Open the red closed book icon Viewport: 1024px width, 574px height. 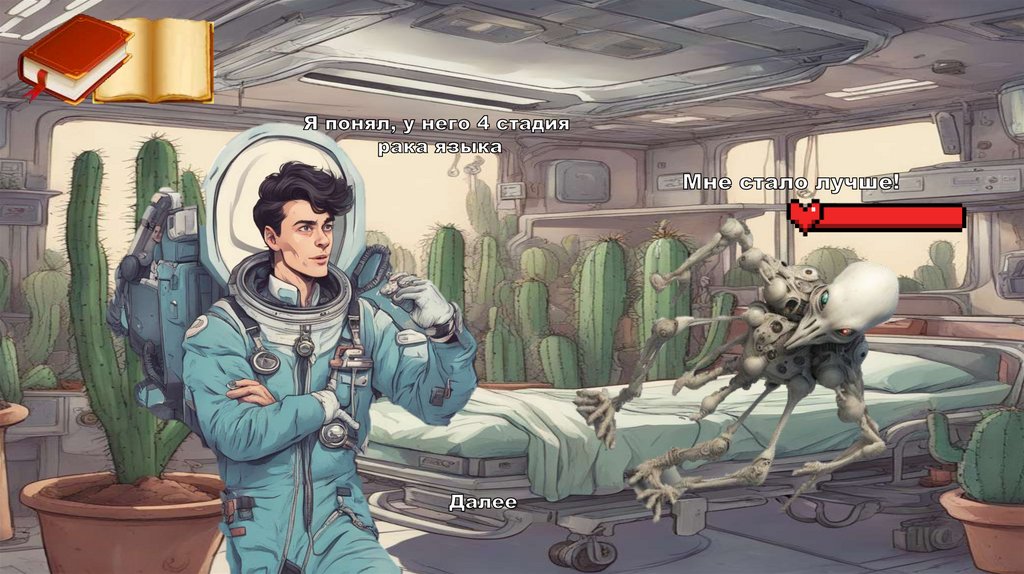pyautogui.click(x=72, y=58)
